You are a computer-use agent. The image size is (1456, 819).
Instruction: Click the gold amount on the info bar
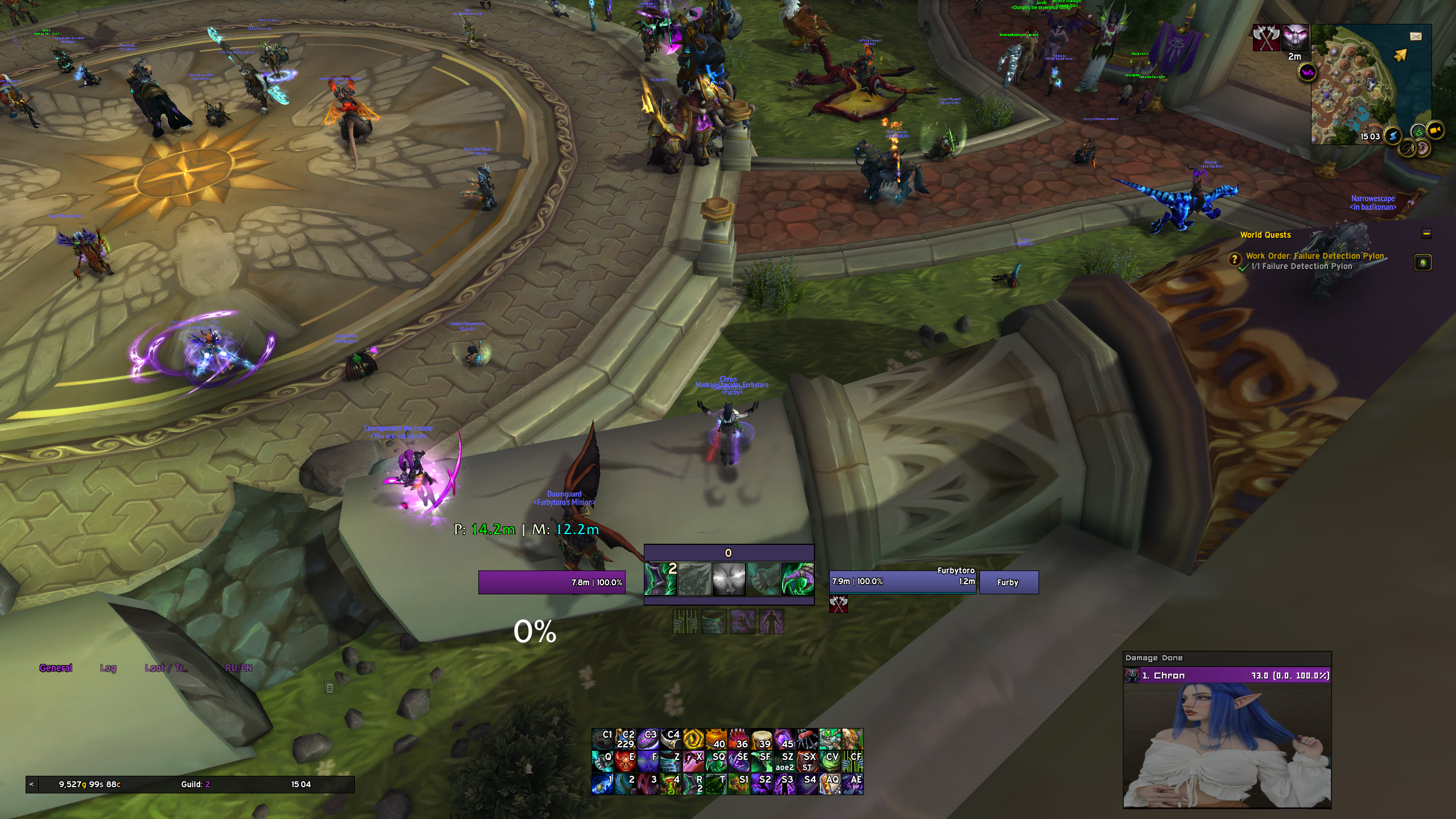point(89,784)
